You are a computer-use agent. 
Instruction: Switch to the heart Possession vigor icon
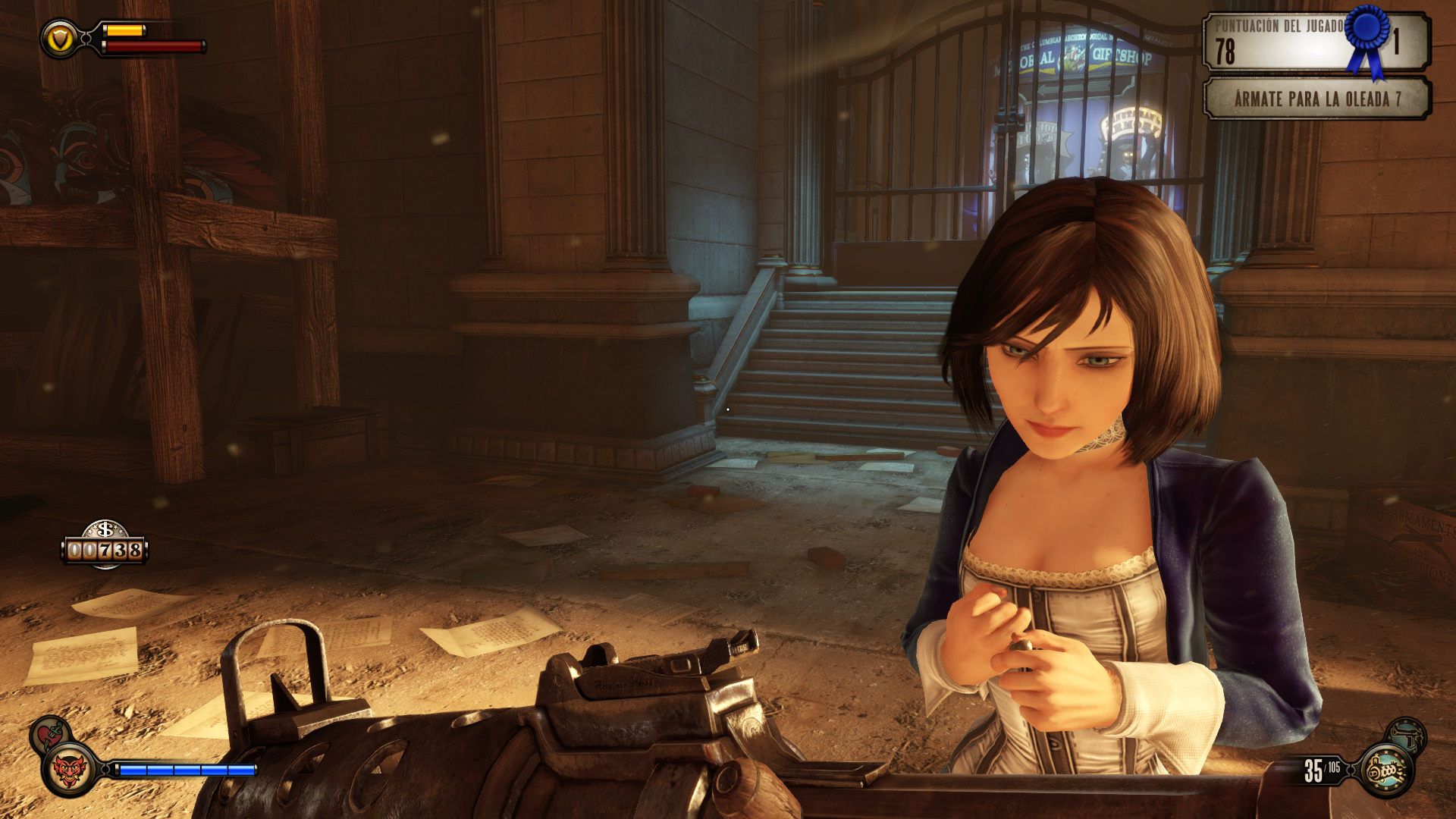click(50, 734)
